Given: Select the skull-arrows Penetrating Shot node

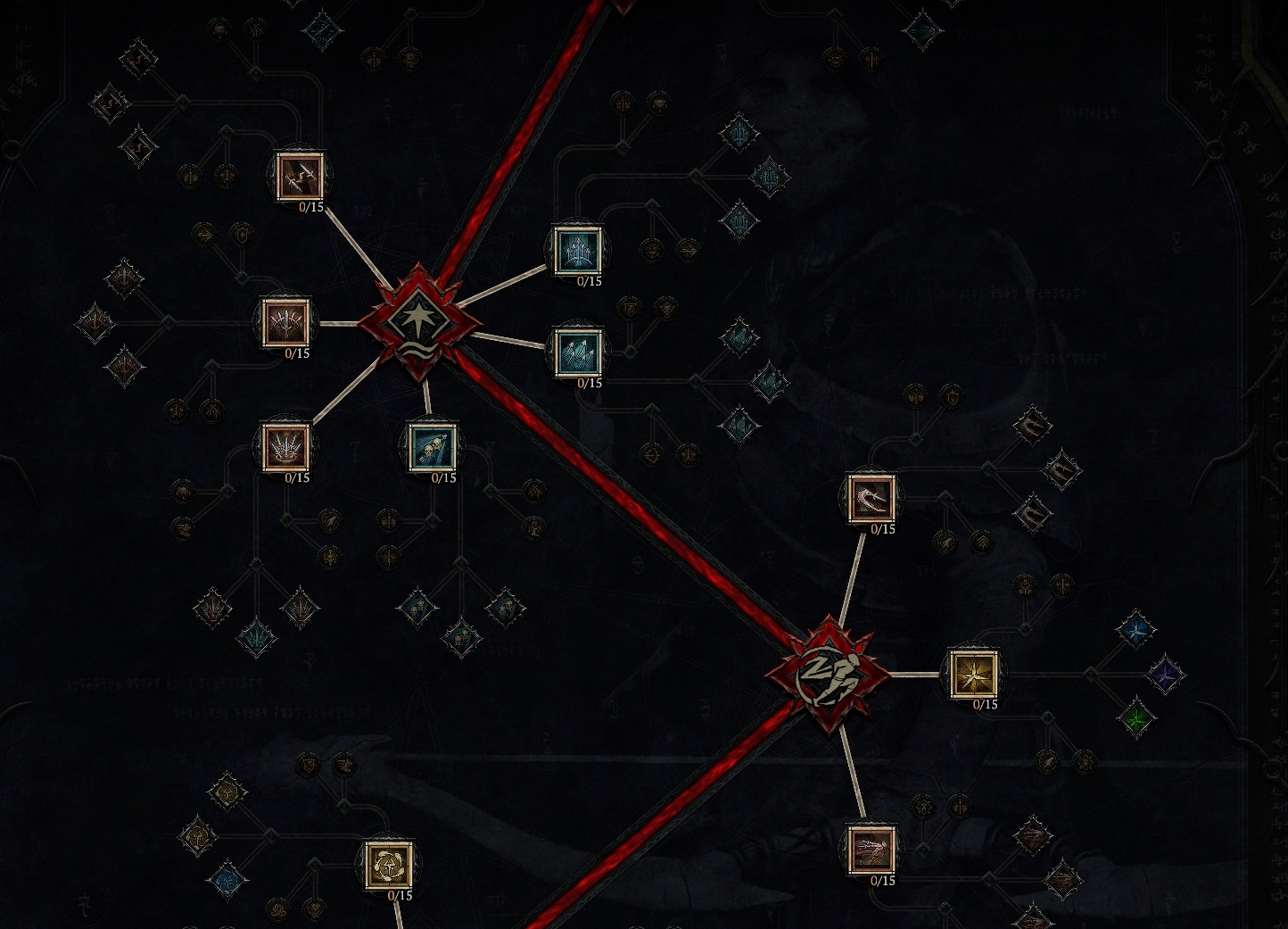Looking at the screenshot, I should 433,449.
